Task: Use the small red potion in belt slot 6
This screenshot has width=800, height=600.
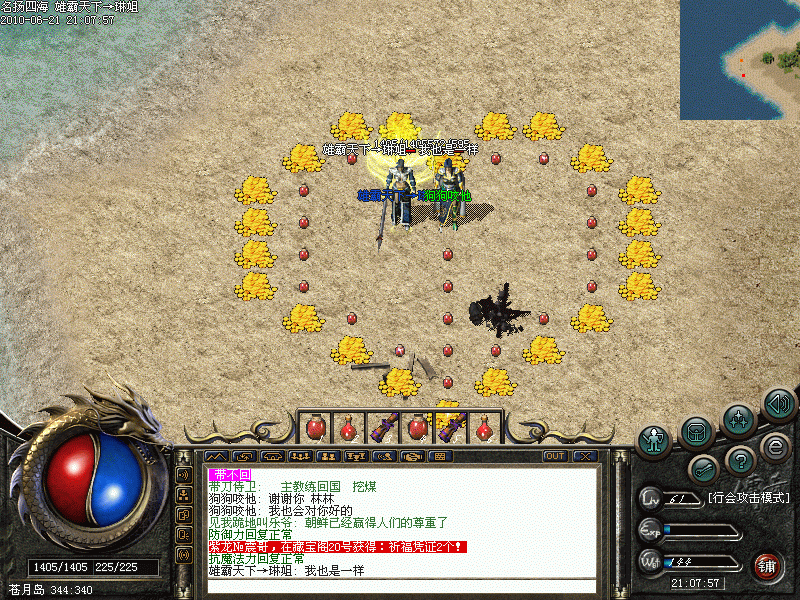Action: (483, 429)
